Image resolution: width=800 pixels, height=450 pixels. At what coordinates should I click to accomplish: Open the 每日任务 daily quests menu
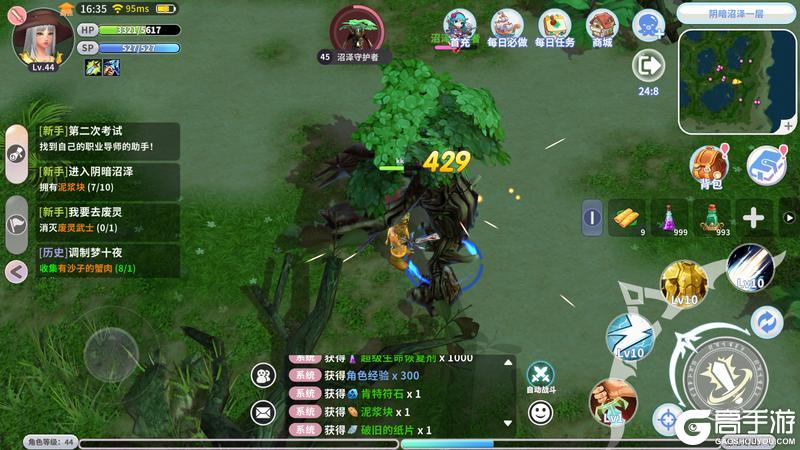(554, 28)
